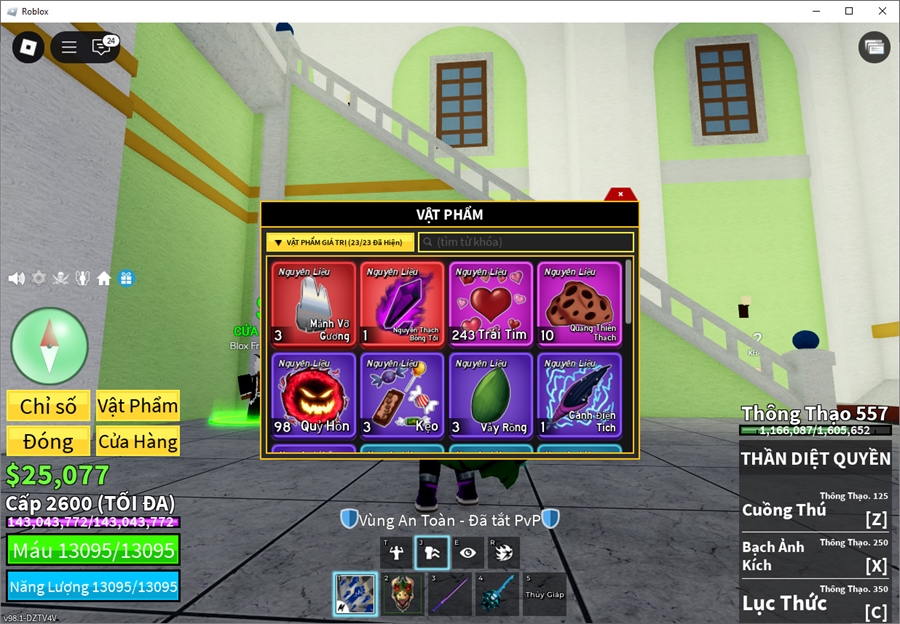The image size is (900, 624).
Task: Open the Chỉ số stats panel
Action: [48, 406]
